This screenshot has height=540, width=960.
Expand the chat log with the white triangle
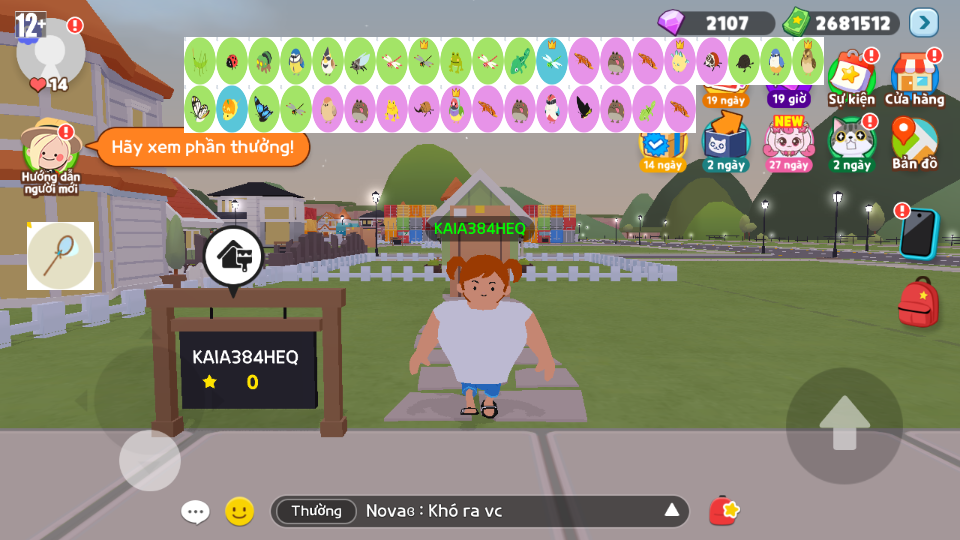[672, 512]
